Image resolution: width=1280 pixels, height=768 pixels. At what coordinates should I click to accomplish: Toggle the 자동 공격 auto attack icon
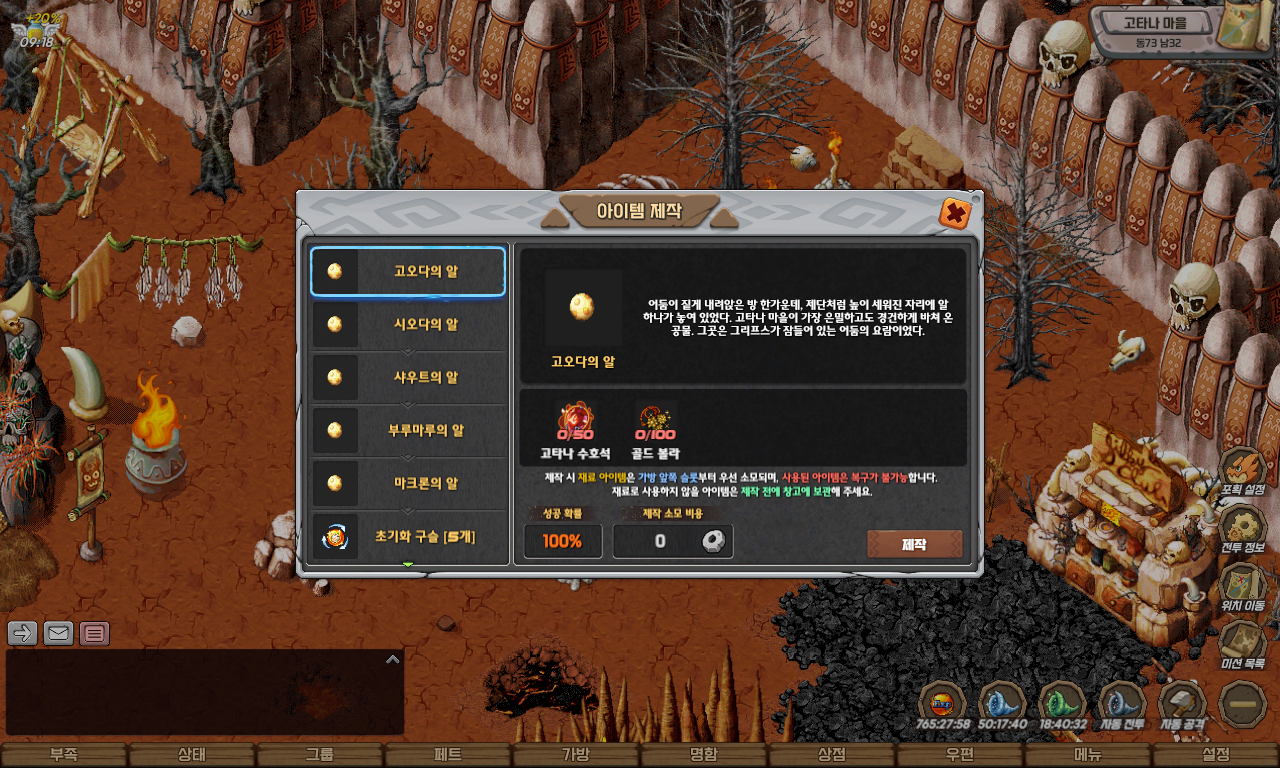tap(1182, 703)
